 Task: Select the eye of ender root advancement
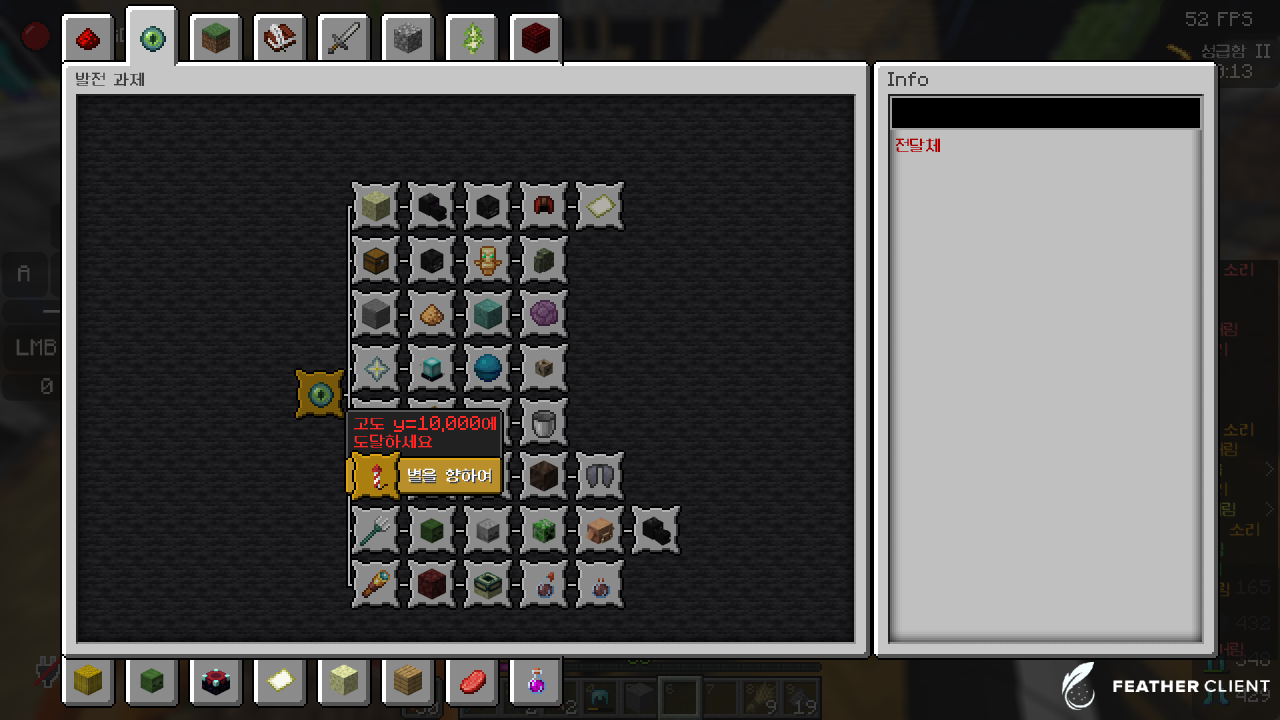(x=320, y=394)
